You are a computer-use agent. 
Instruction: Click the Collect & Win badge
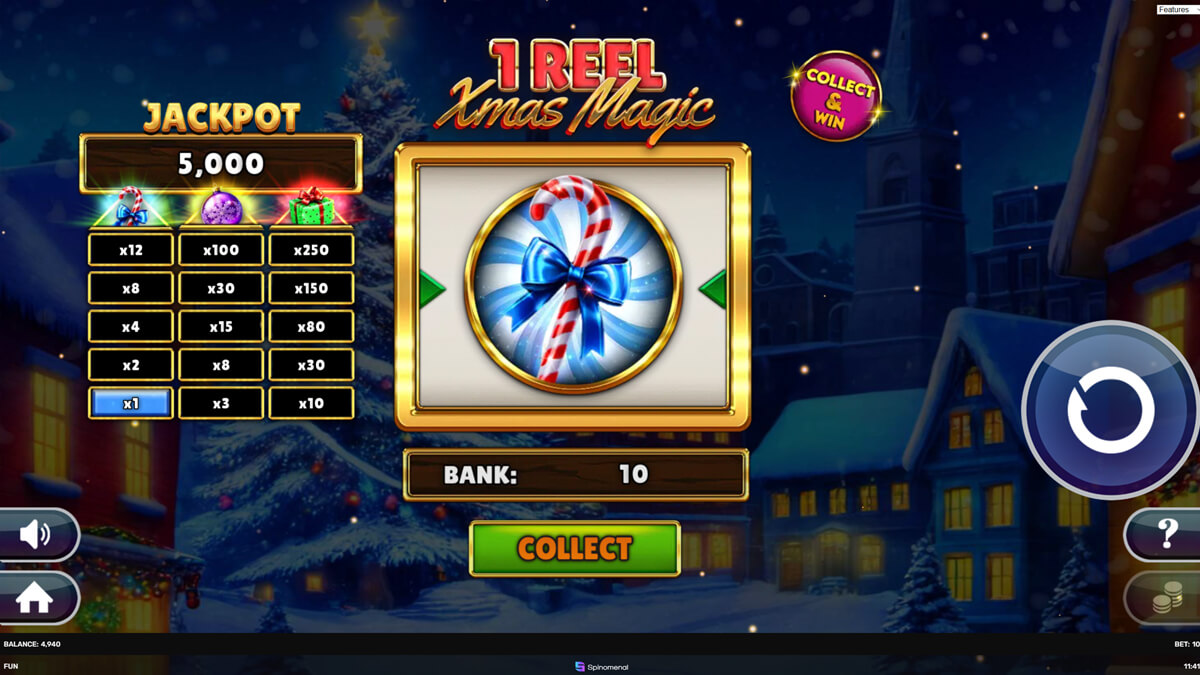pos(836,96)
